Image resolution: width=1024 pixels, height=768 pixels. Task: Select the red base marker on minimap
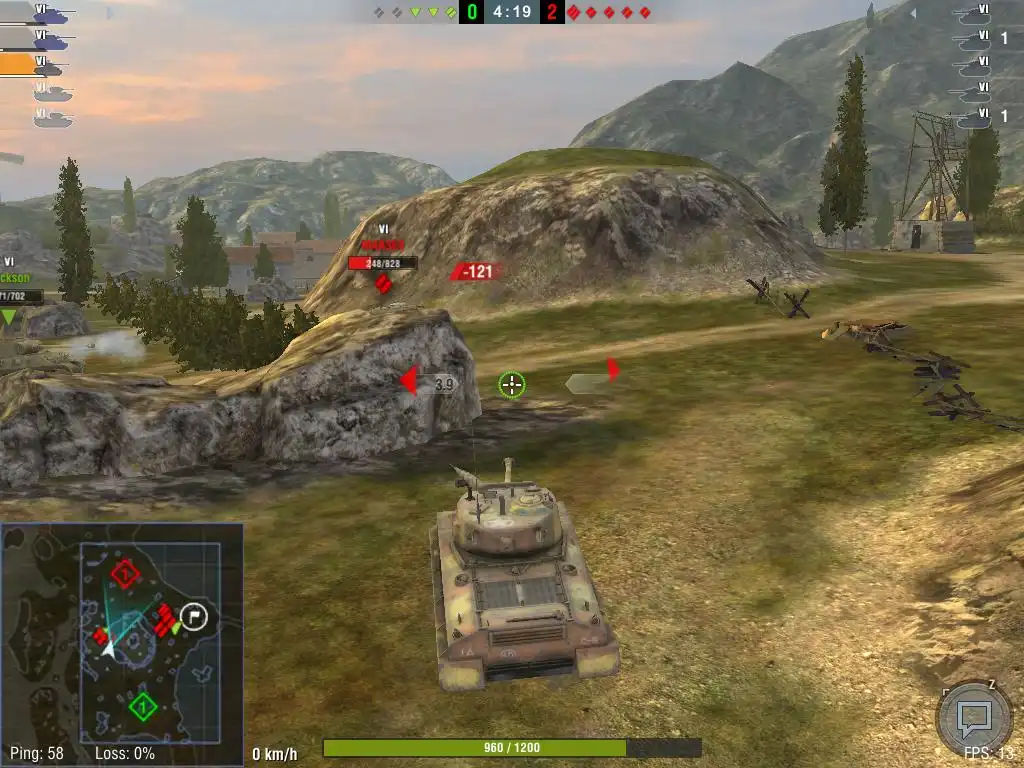[x=125, y=575]
